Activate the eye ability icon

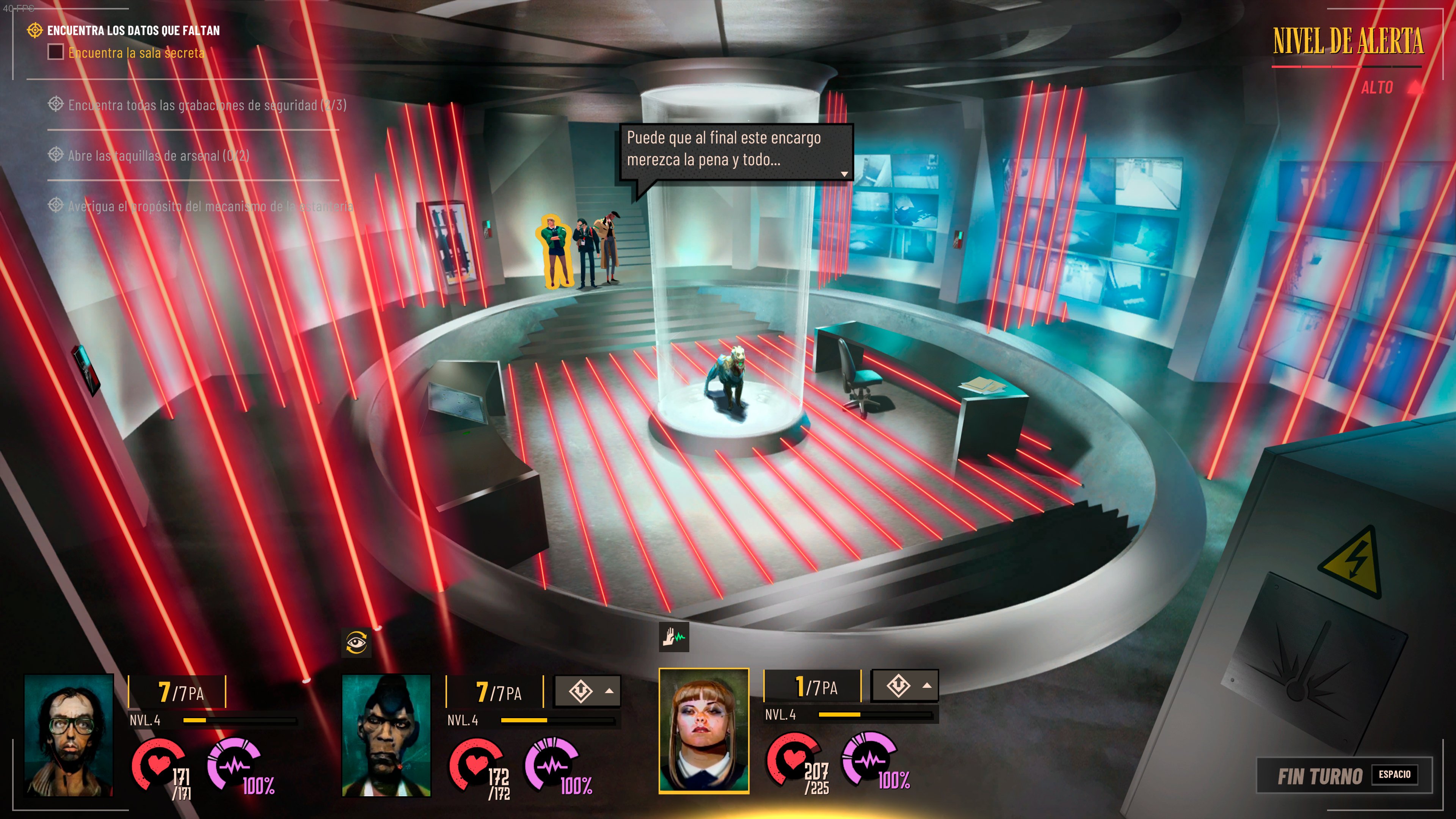(356, 643)
